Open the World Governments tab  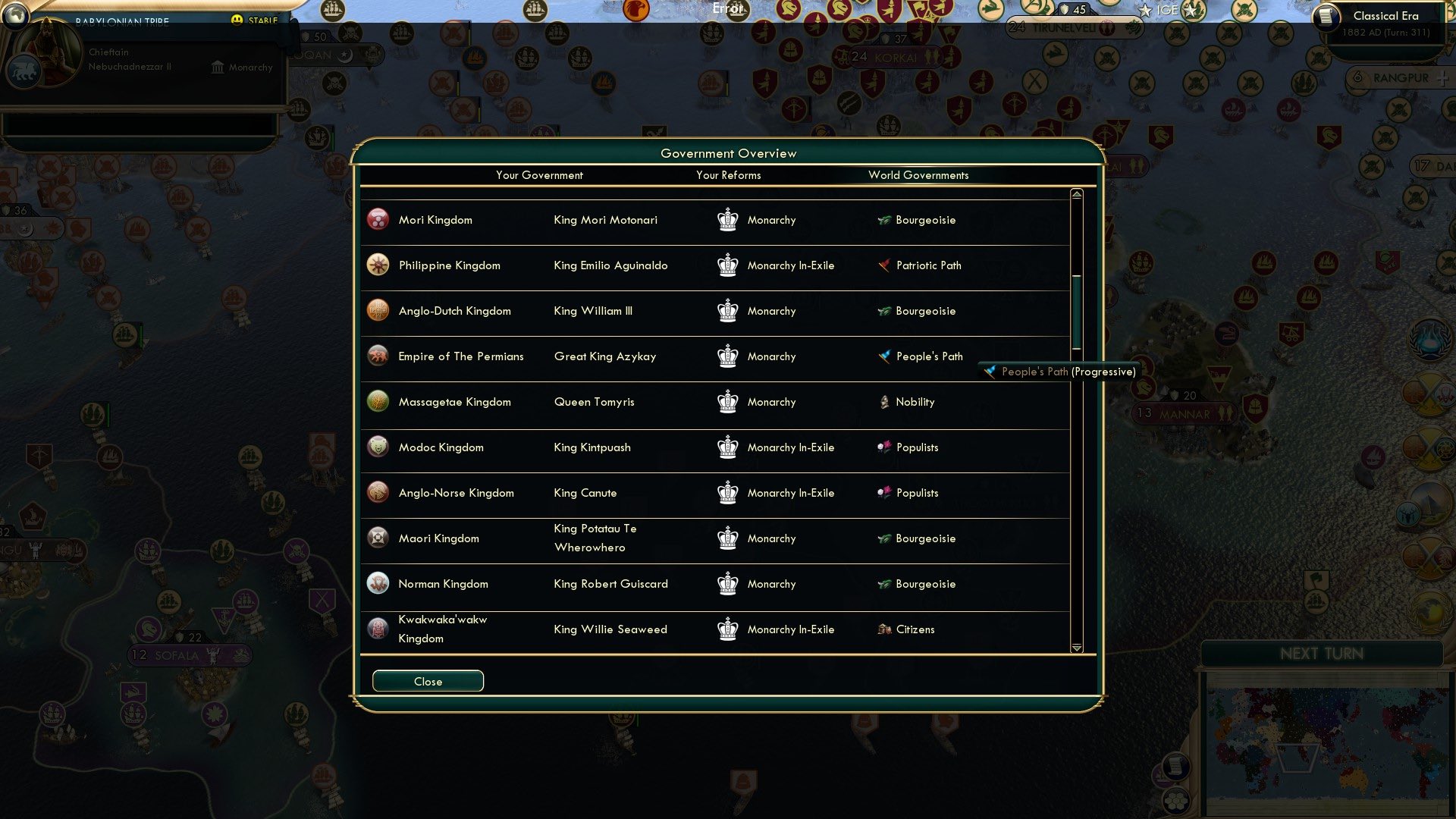[x=918, y=175]
